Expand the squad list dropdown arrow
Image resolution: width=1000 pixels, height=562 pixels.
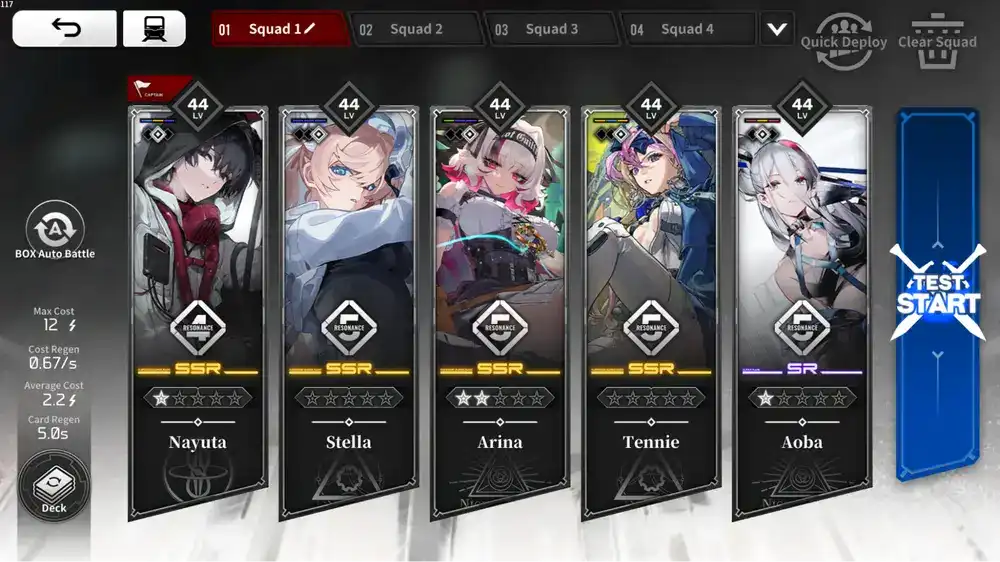[777, 29]
